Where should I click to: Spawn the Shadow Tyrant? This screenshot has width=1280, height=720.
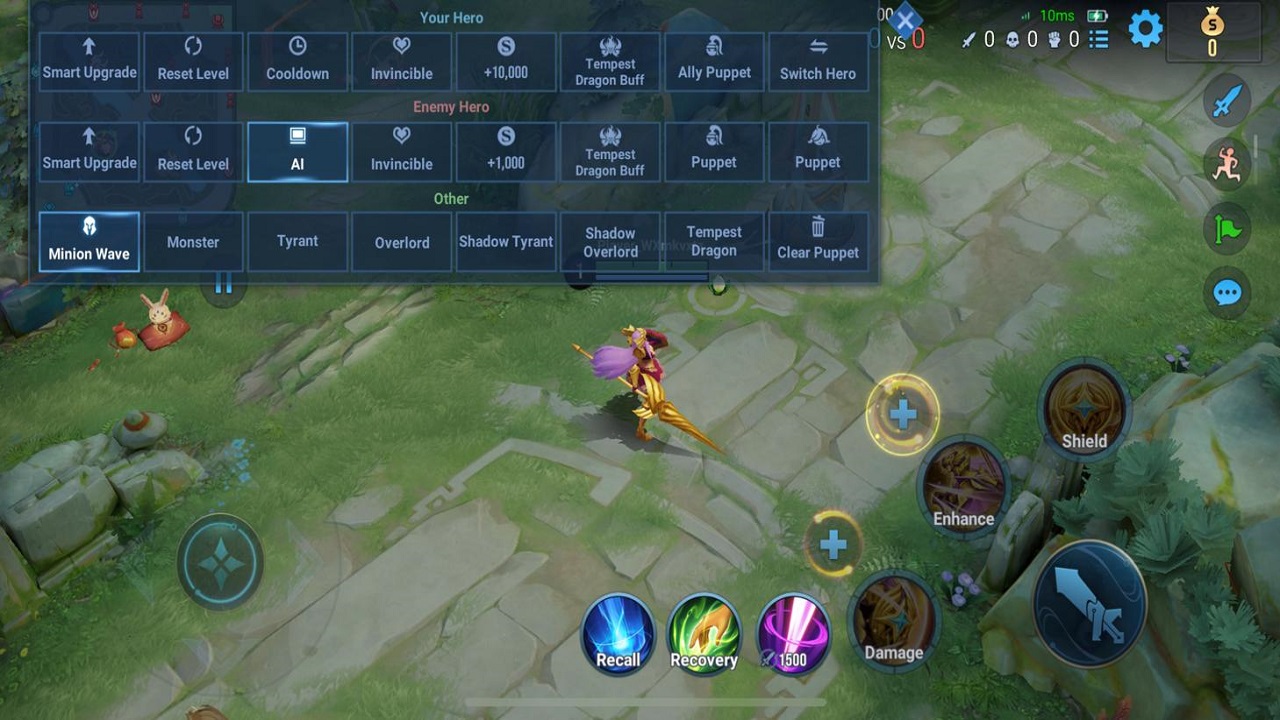click(x=506, y=242)
